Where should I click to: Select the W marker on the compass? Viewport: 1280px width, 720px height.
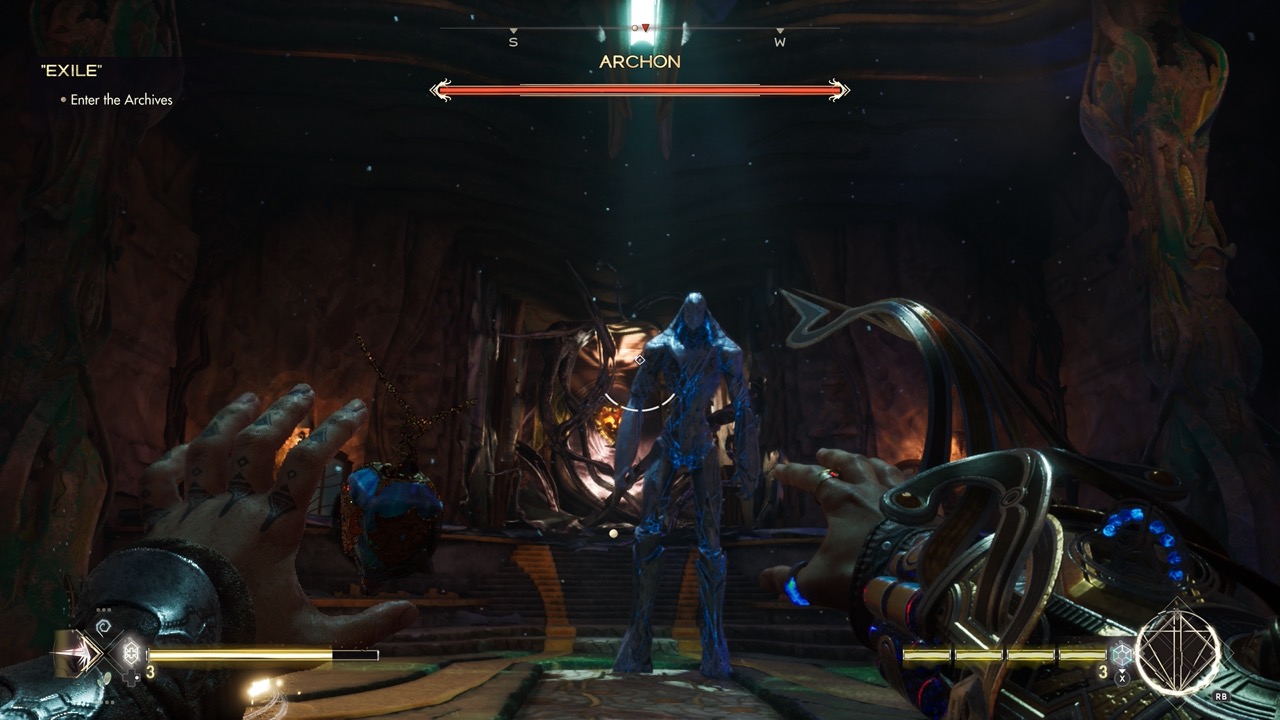[780, 43]
